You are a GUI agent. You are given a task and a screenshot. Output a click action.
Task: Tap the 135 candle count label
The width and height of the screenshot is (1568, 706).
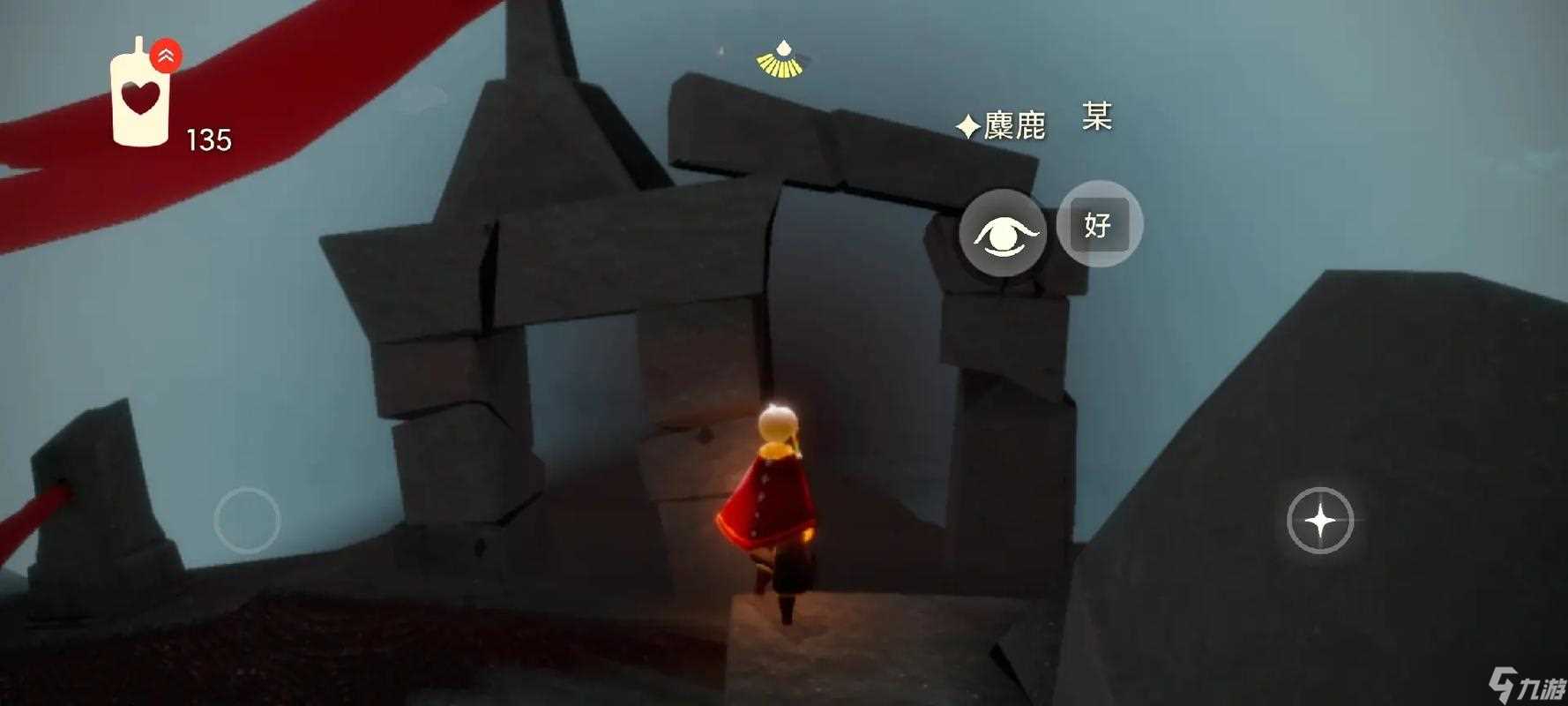click(209, 138)
